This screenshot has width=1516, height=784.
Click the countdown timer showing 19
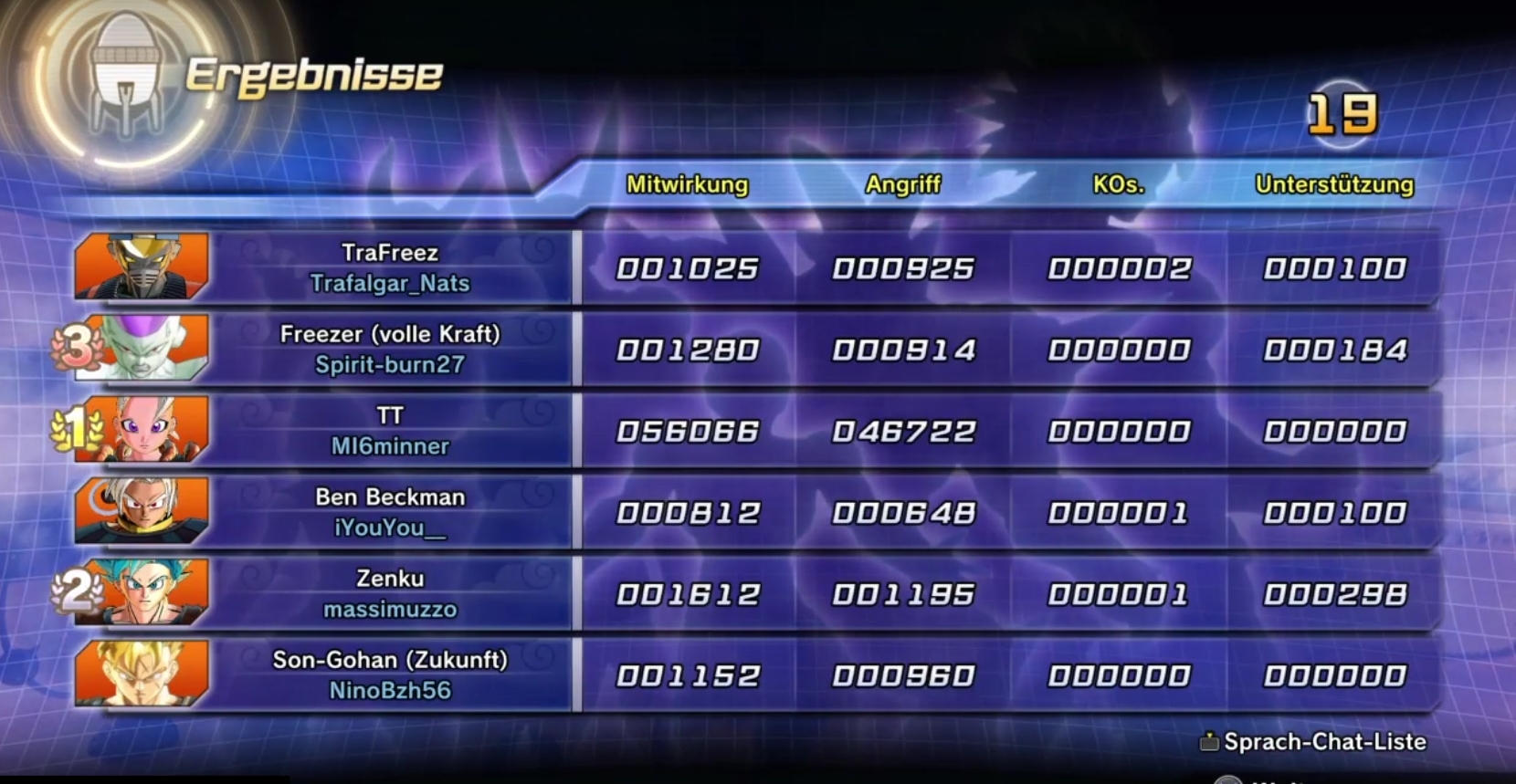point(1342,114)
